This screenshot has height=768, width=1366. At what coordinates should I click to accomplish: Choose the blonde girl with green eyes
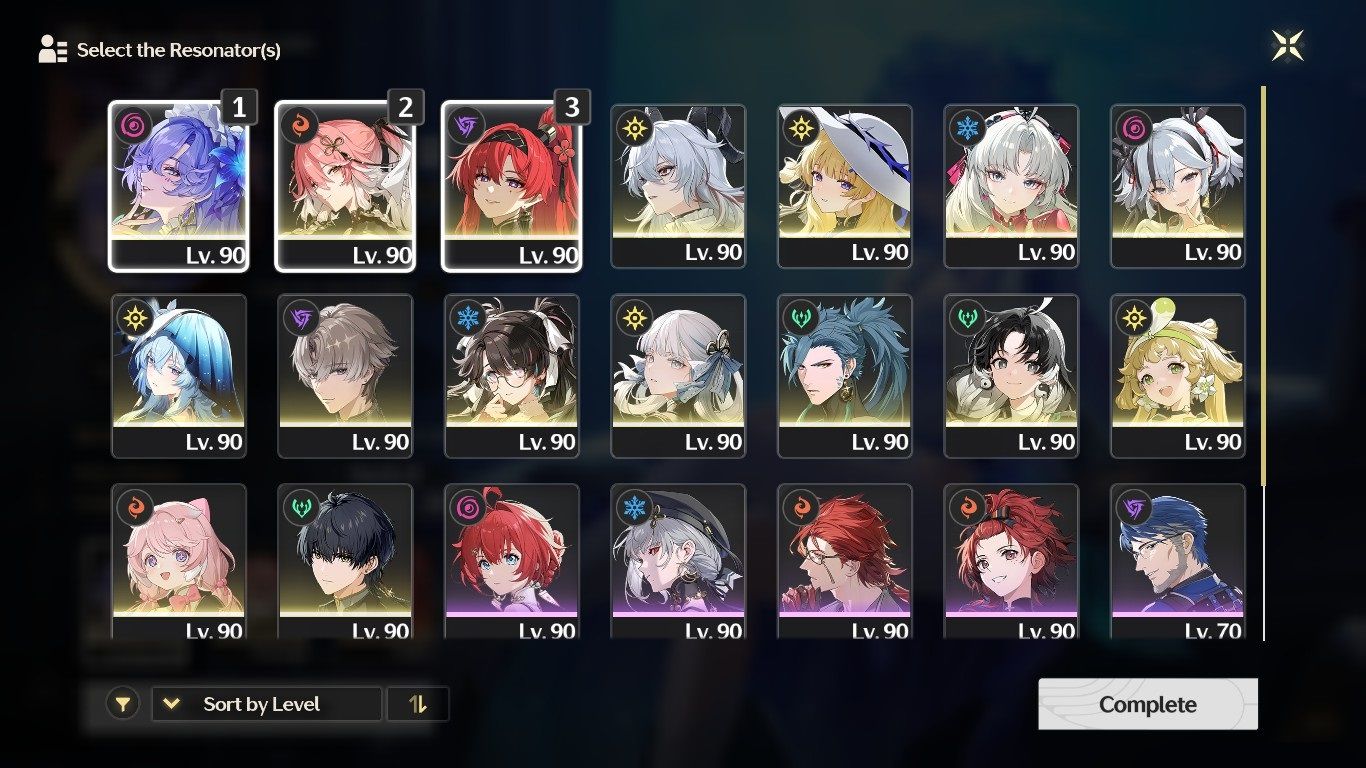pyautogui.click(x=1177, y=376)
